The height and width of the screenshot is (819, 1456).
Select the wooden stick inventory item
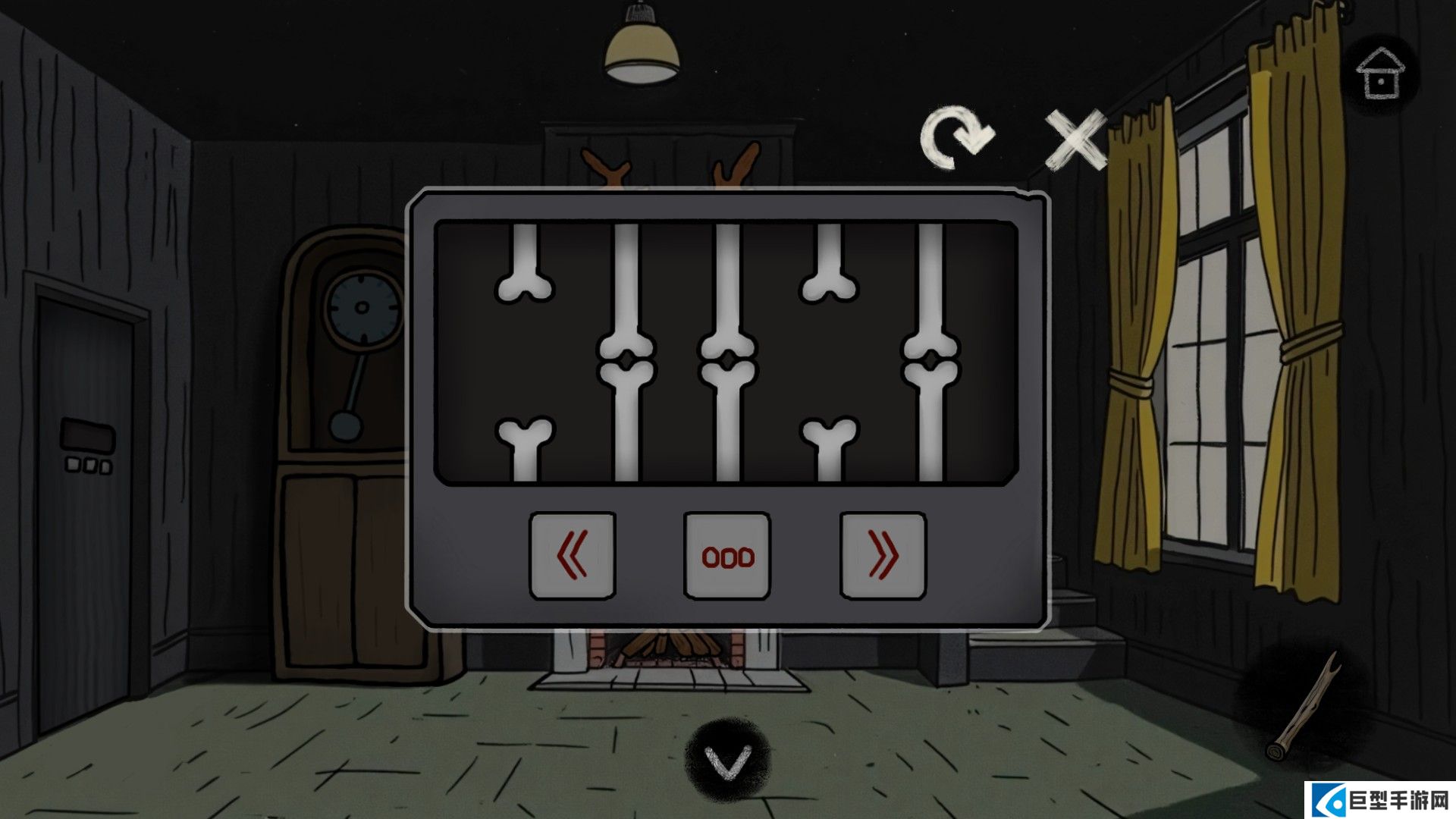pyautogui.click(x=1303, y=708)
